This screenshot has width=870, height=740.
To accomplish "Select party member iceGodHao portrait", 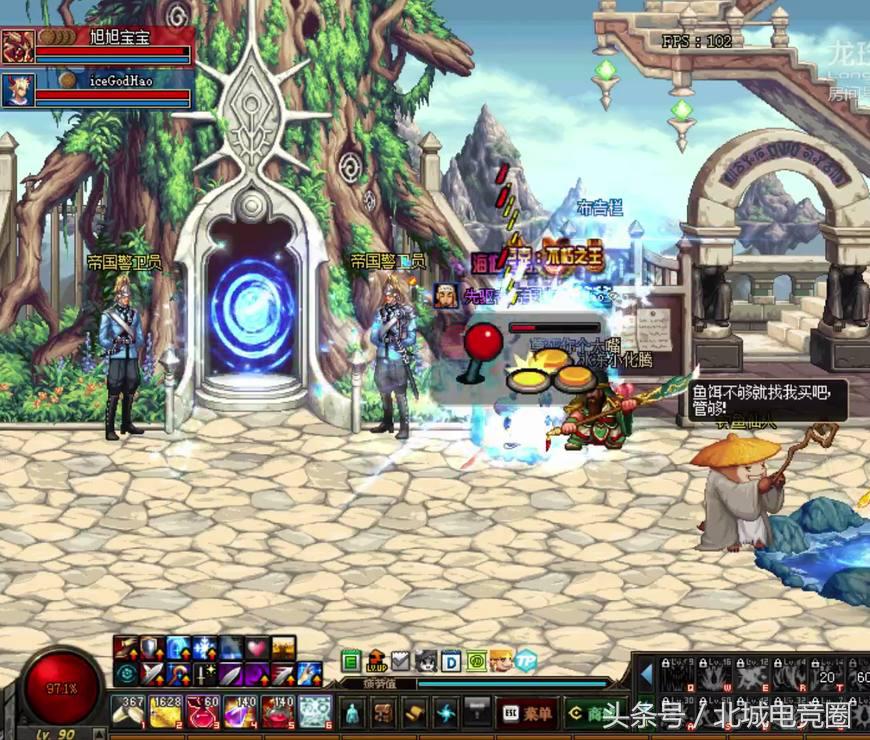I will [x=17, y=89].
